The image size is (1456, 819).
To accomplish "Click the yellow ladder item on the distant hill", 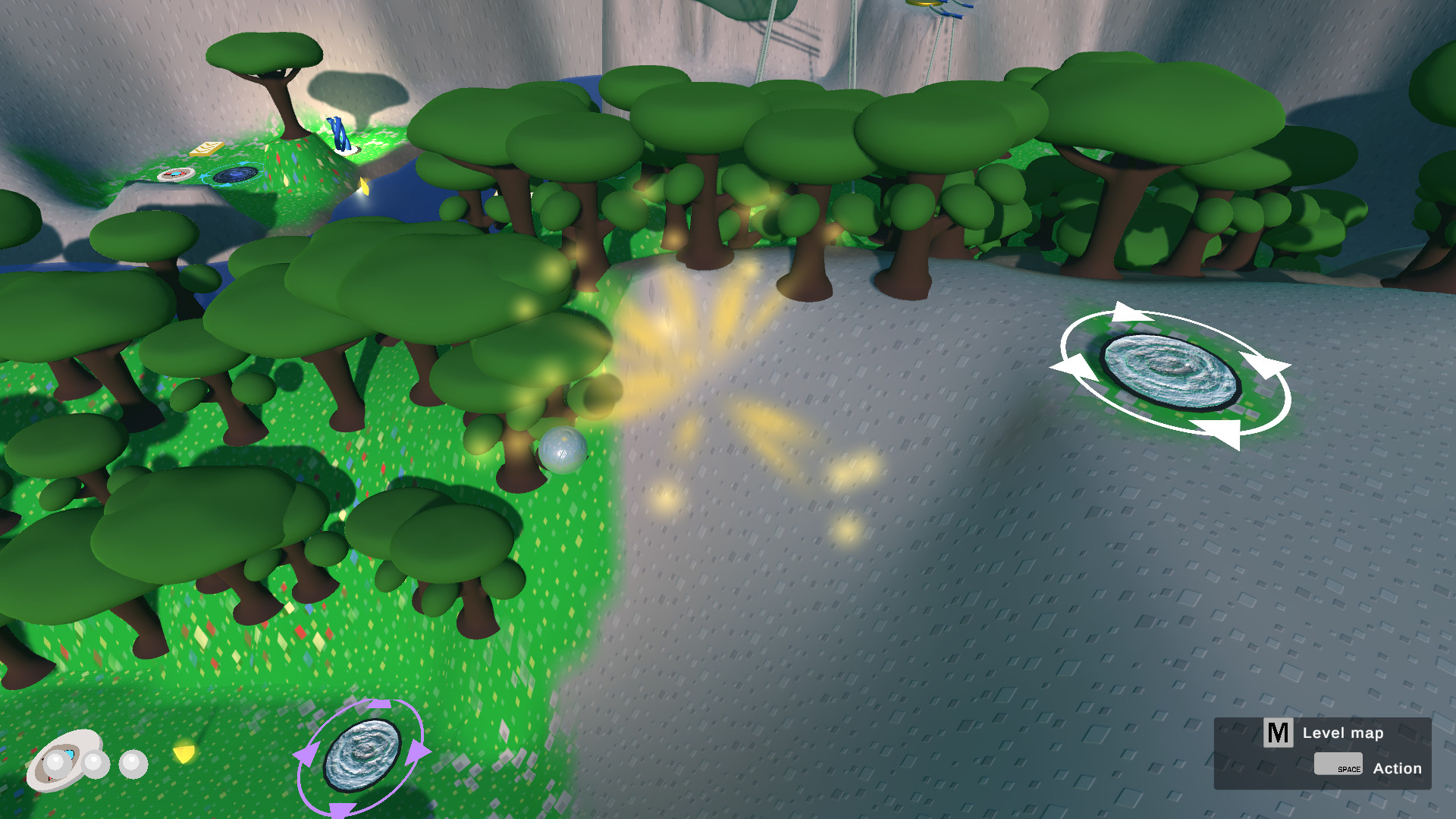I will click(208, 149).
